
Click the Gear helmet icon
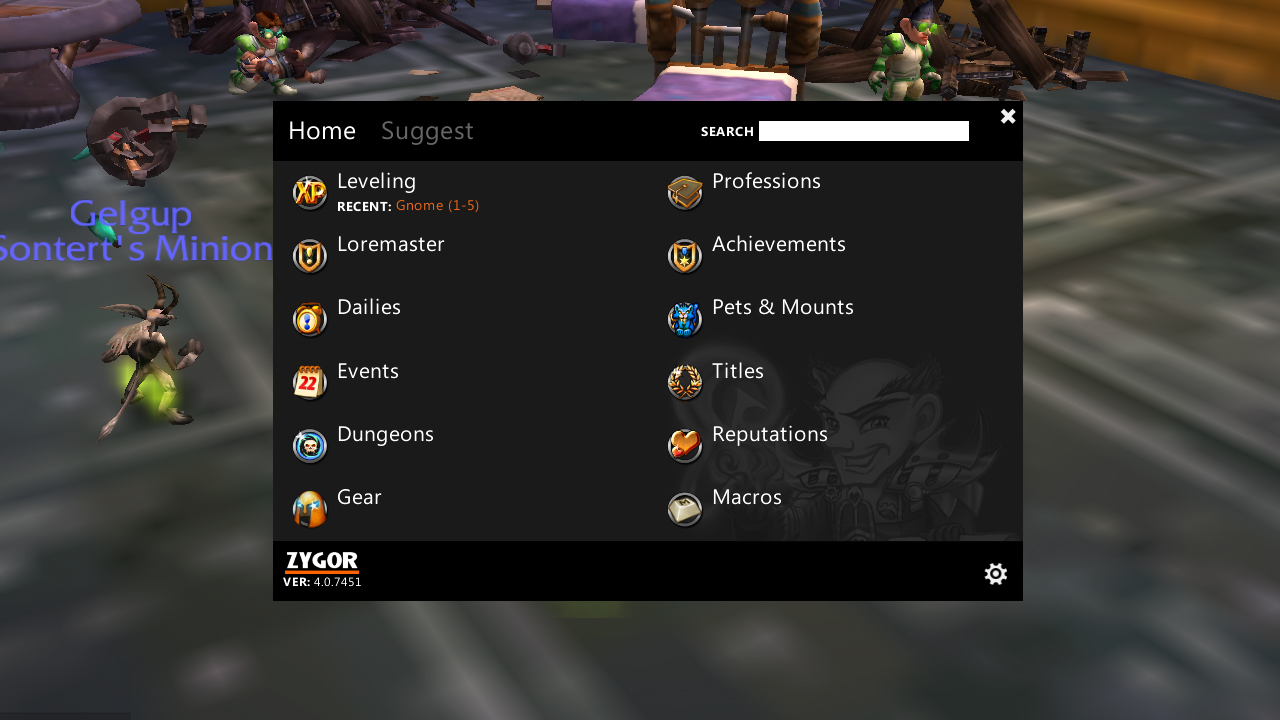[x=310, y=508]
